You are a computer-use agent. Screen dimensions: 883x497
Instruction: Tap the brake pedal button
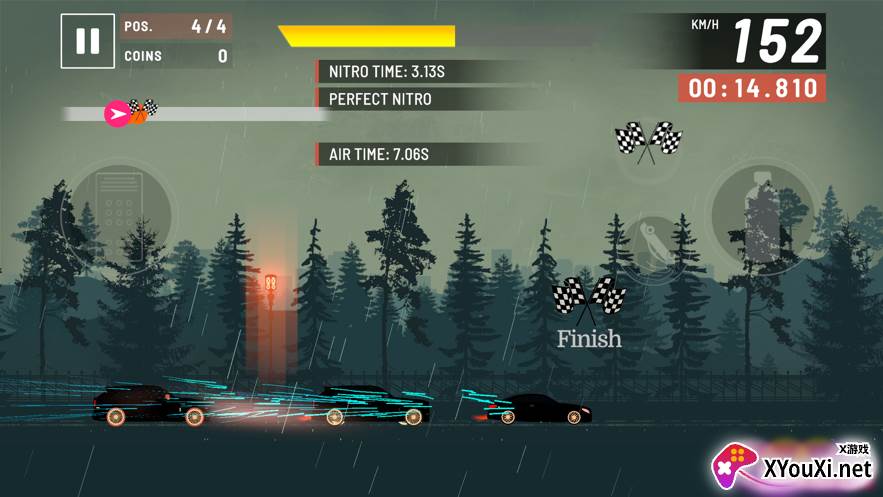click(118, 213)
